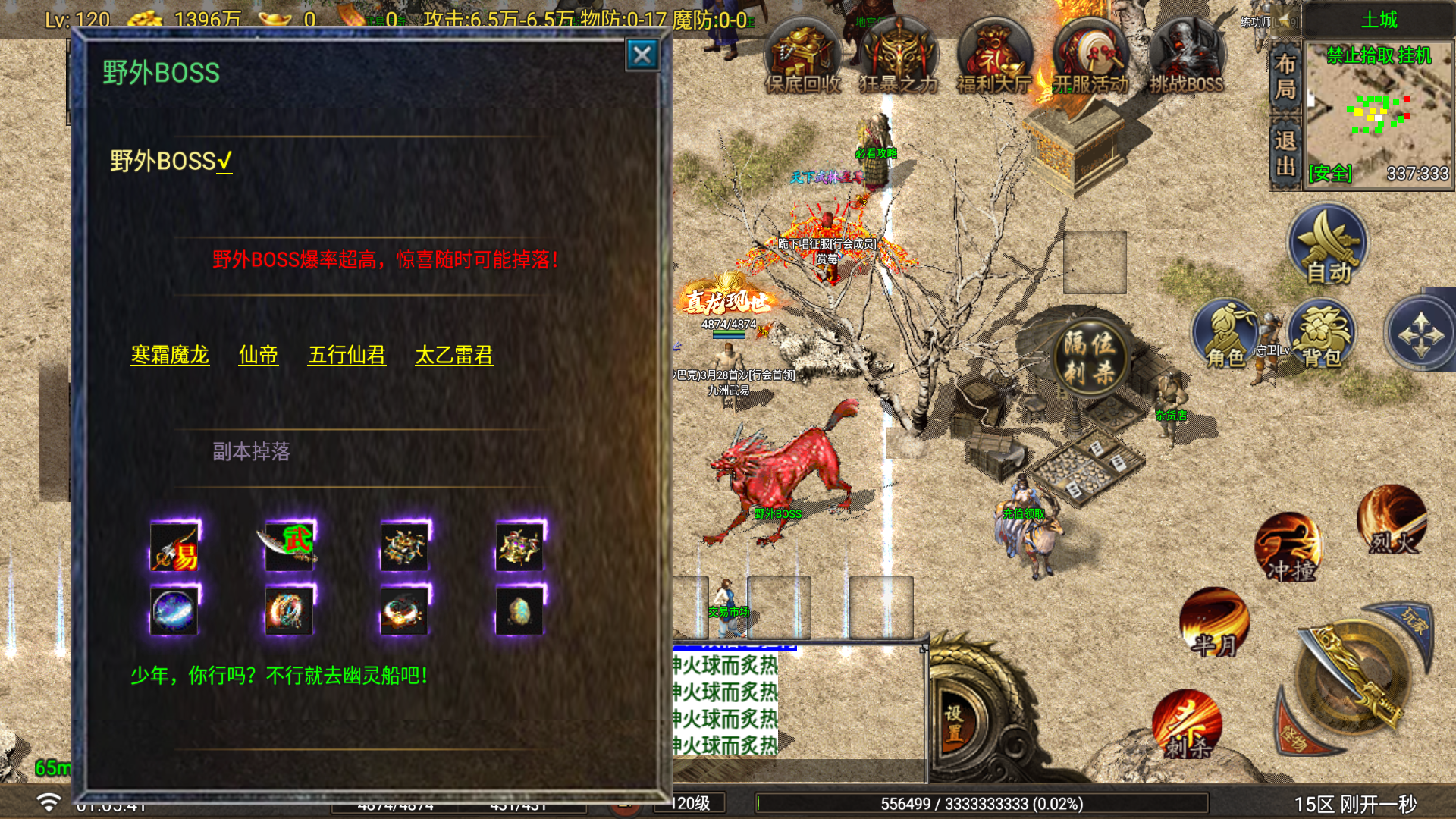The image size is (1456, 819).
Task: Go to the 太乙雷君 boss link
Action: 454,355
